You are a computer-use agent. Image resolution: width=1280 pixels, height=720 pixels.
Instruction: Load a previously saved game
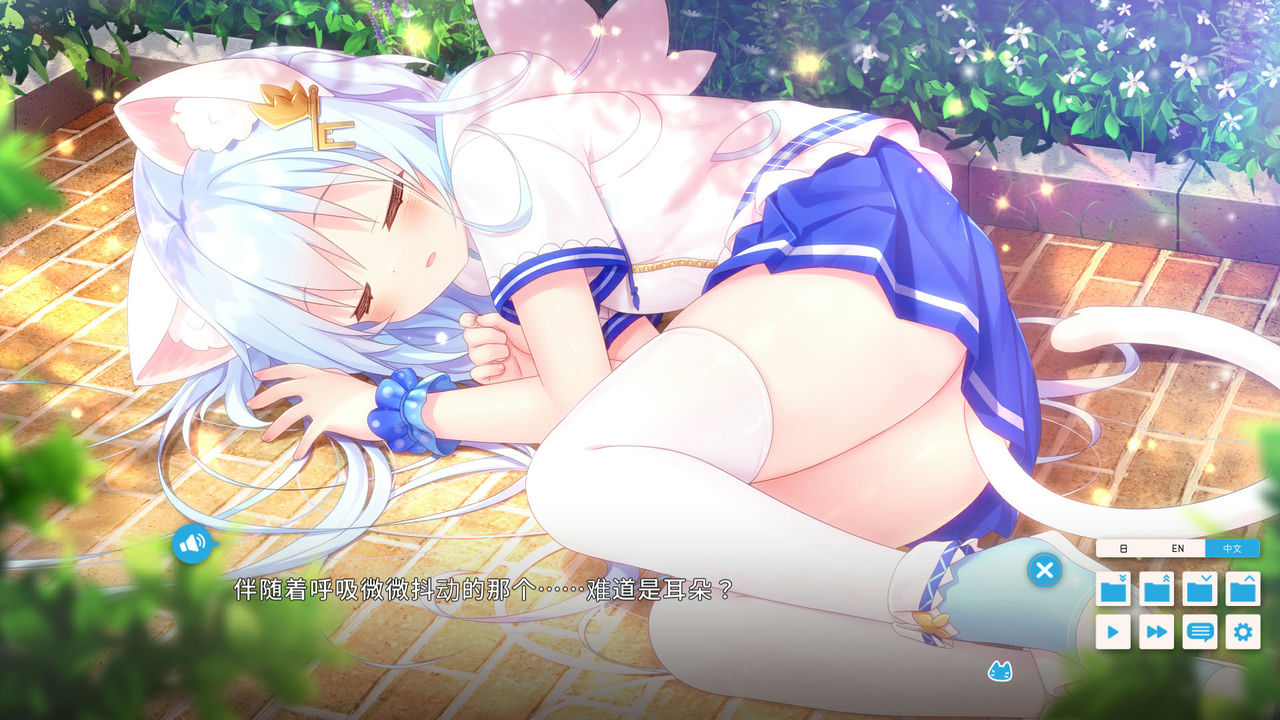click(x=1242, y=589)
